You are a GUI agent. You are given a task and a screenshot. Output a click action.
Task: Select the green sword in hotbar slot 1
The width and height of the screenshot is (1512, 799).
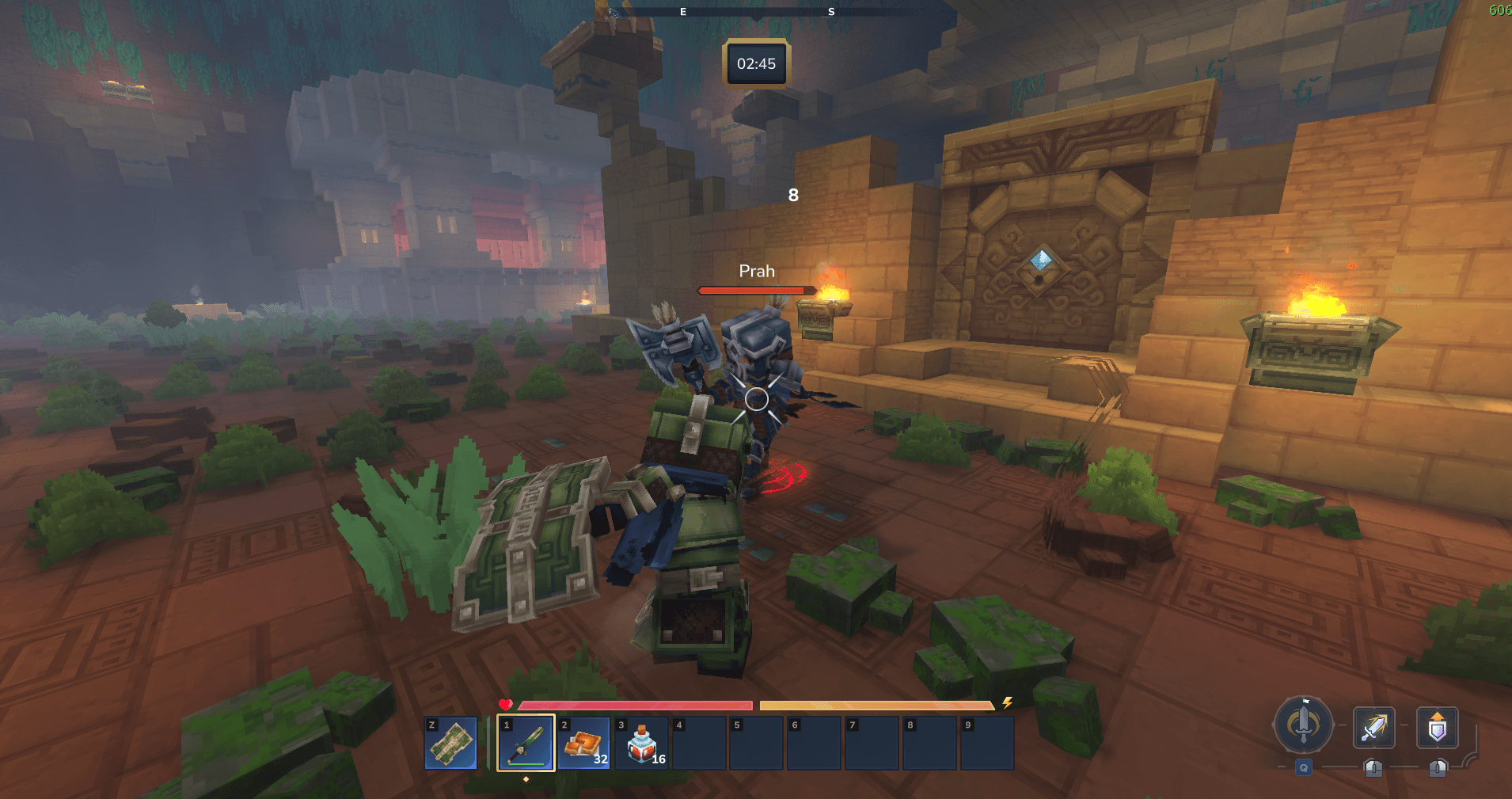point(526,743)
